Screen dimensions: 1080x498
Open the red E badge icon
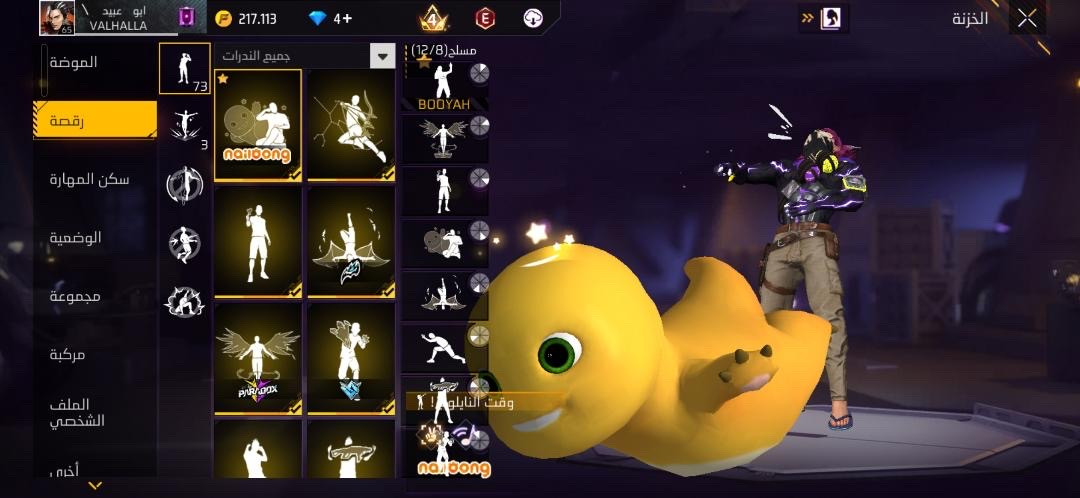486,18
